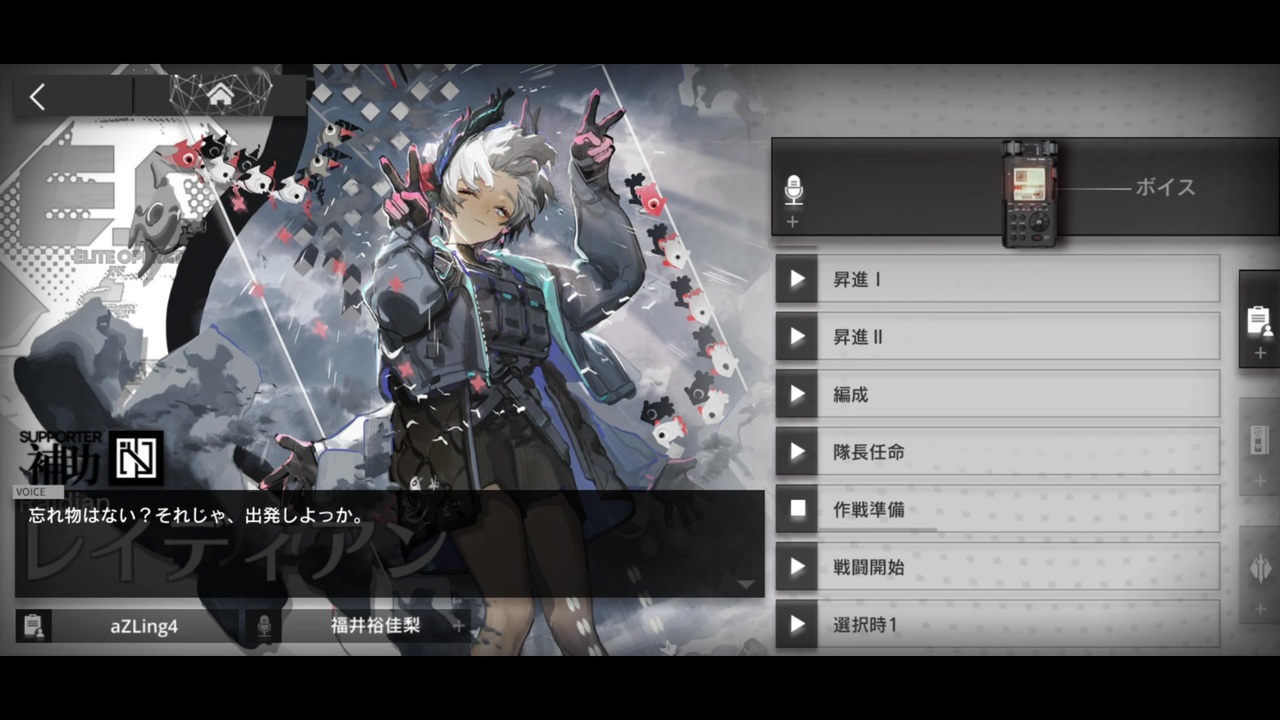Open more credits via the plus next to 福井裕佳梨
The height and width of the screenshot is (720, 1280).
pos(457,627)
